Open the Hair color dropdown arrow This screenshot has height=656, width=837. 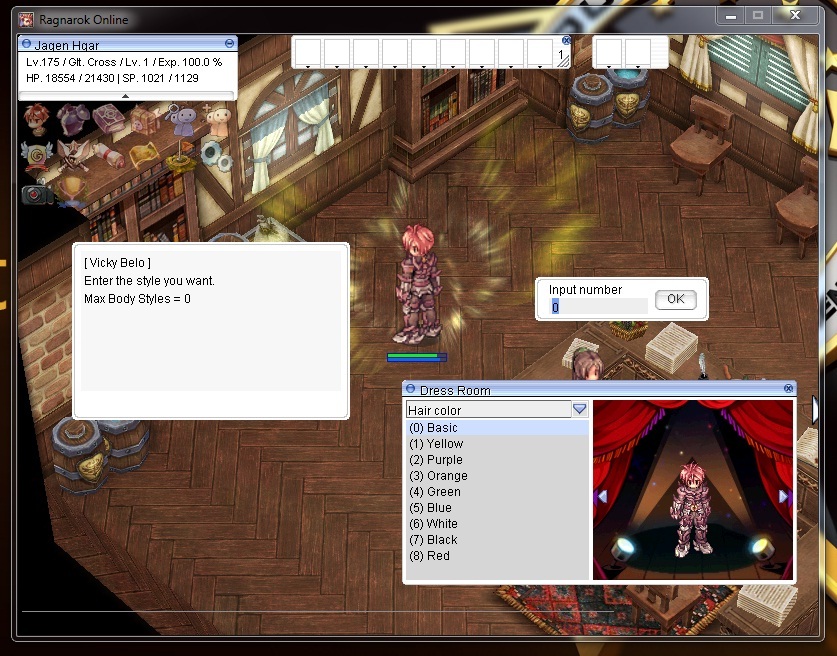pos(579,410)
